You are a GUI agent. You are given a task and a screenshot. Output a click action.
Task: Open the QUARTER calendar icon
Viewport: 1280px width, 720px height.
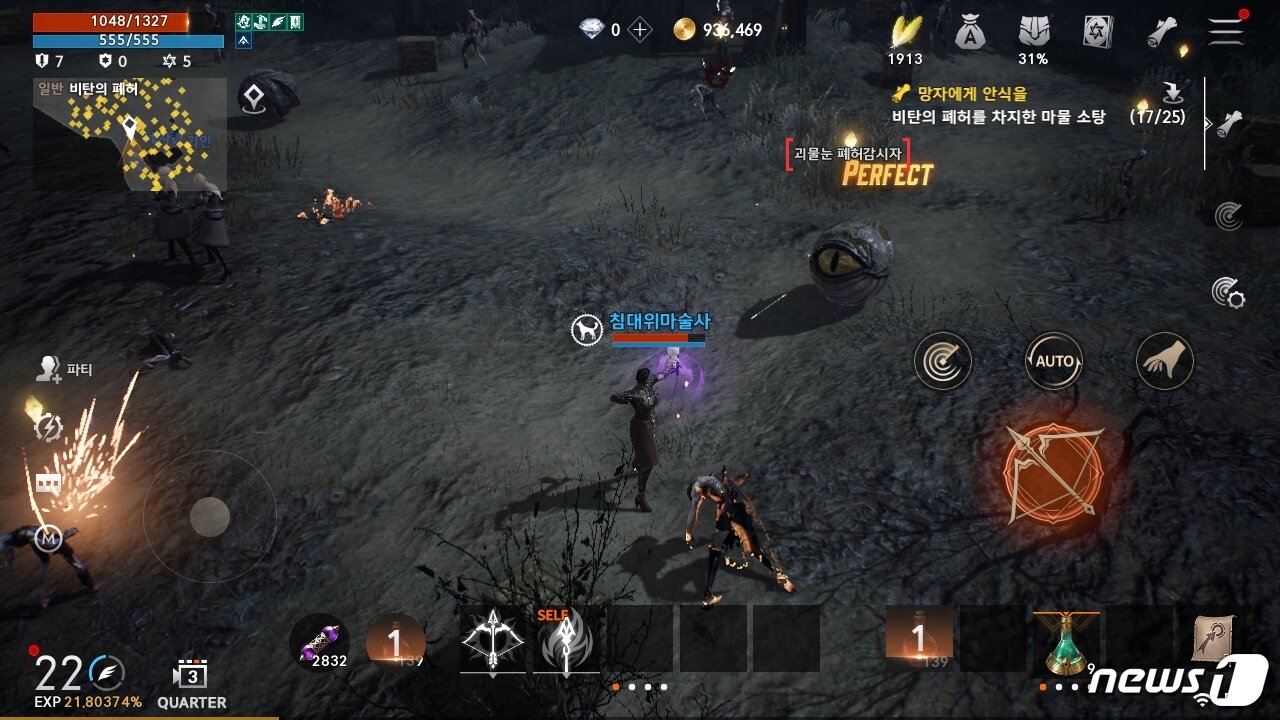(x=191, y=676)
